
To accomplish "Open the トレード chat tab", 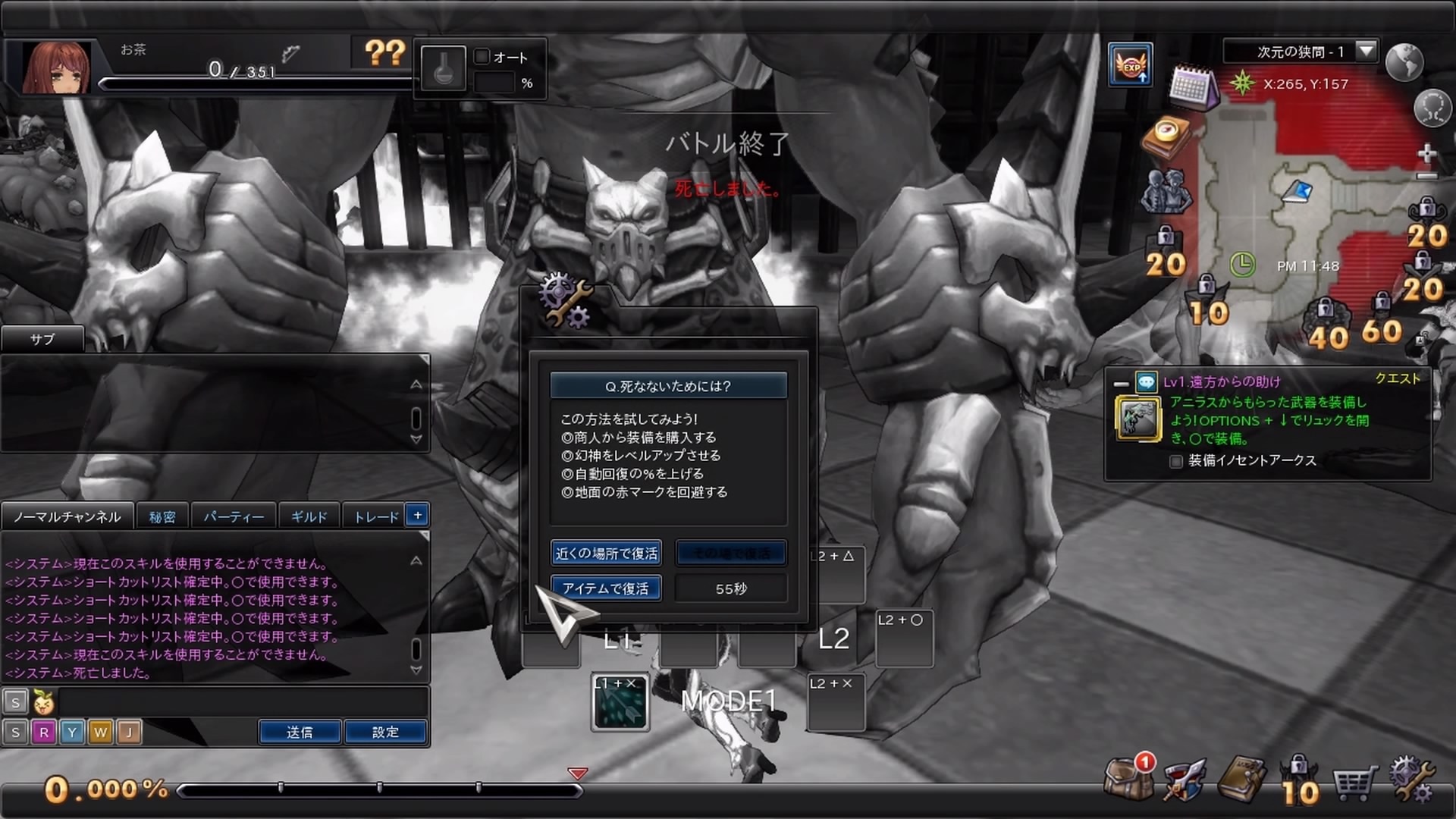I will tap(376, 517).
